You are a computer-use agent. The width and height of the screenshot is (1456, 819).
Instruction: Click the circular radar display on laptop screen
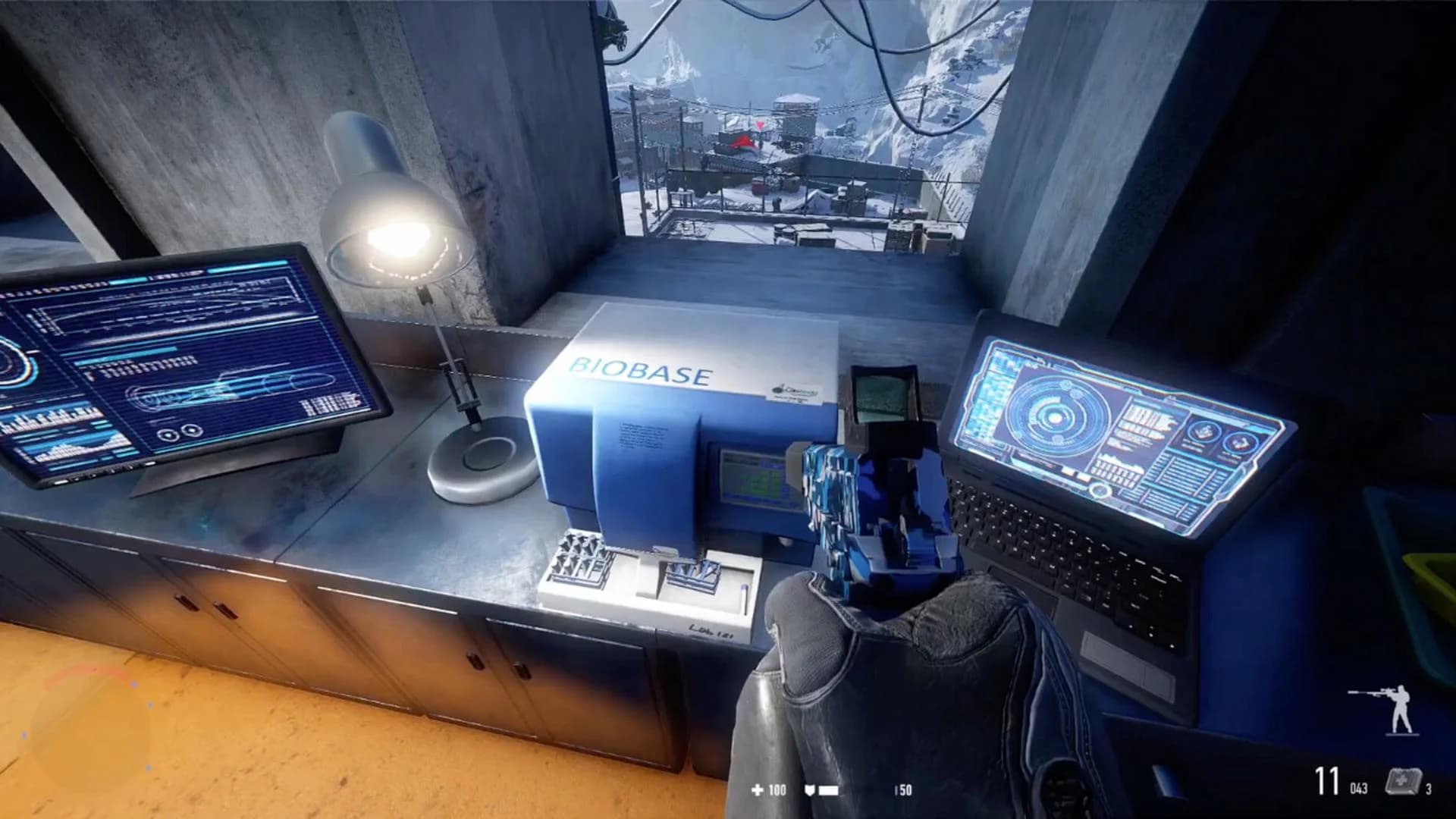click(x=1053, y=418)
